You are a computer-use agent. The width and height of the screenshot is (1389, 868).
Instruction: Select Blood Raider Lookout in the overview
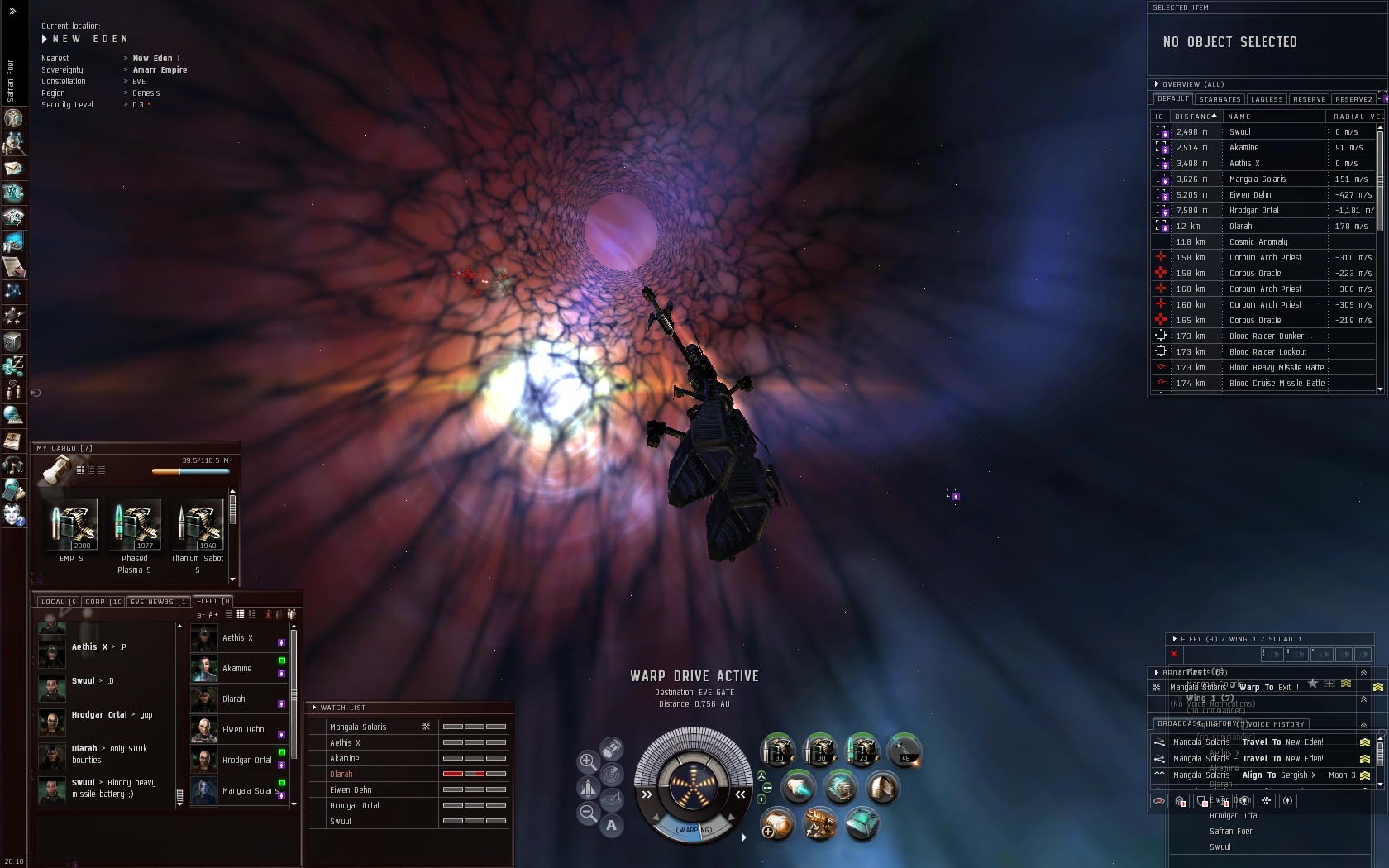(x=1267, y=352)
